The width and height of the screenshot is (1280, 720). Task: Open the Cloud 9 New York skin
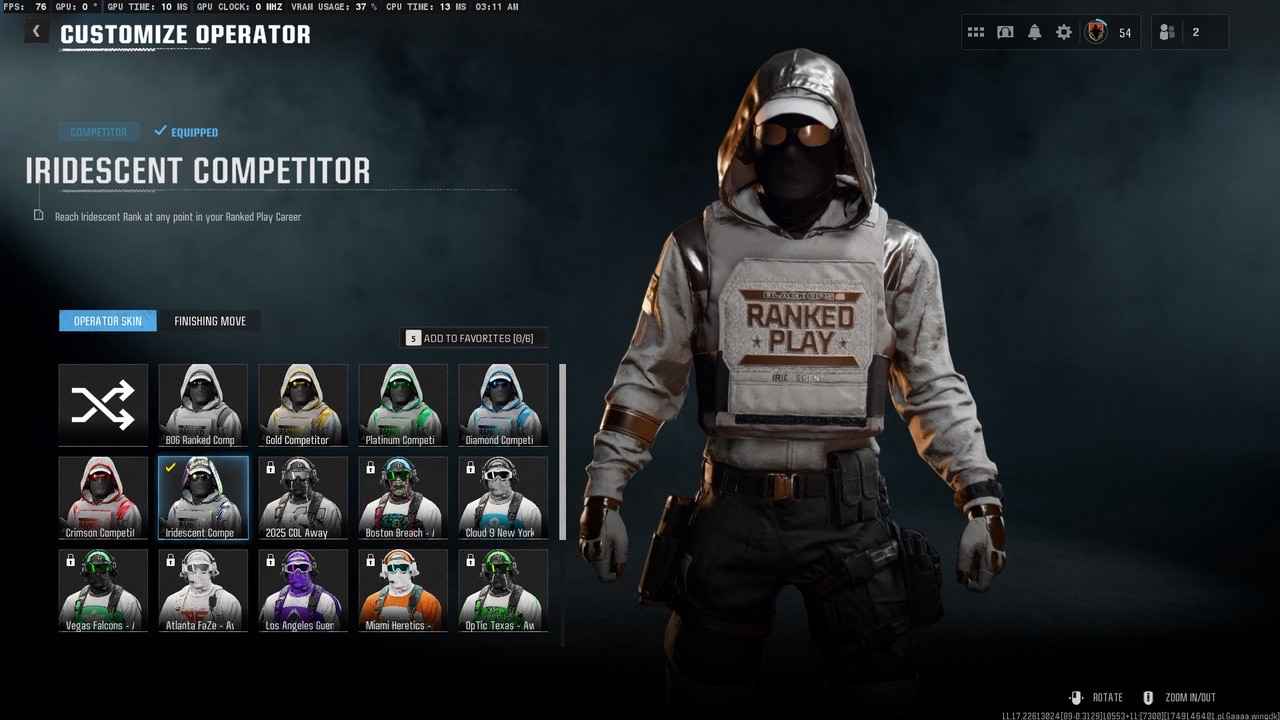(503, 497)
